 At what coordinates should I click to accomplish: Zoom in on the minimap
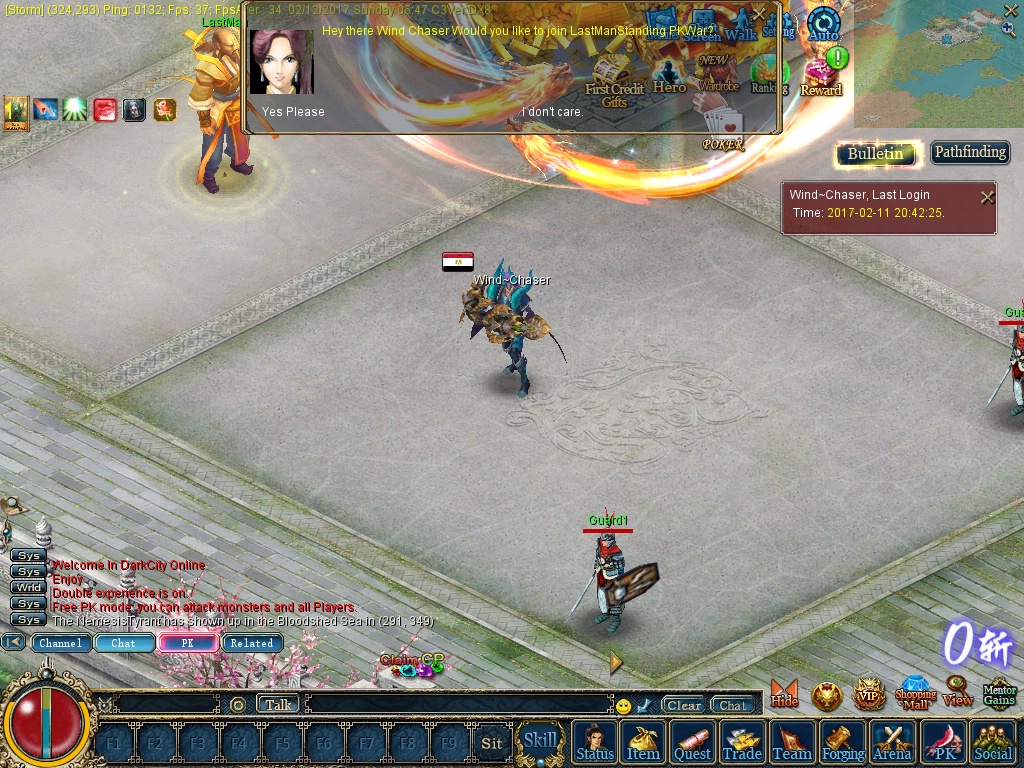(1008, 30)
